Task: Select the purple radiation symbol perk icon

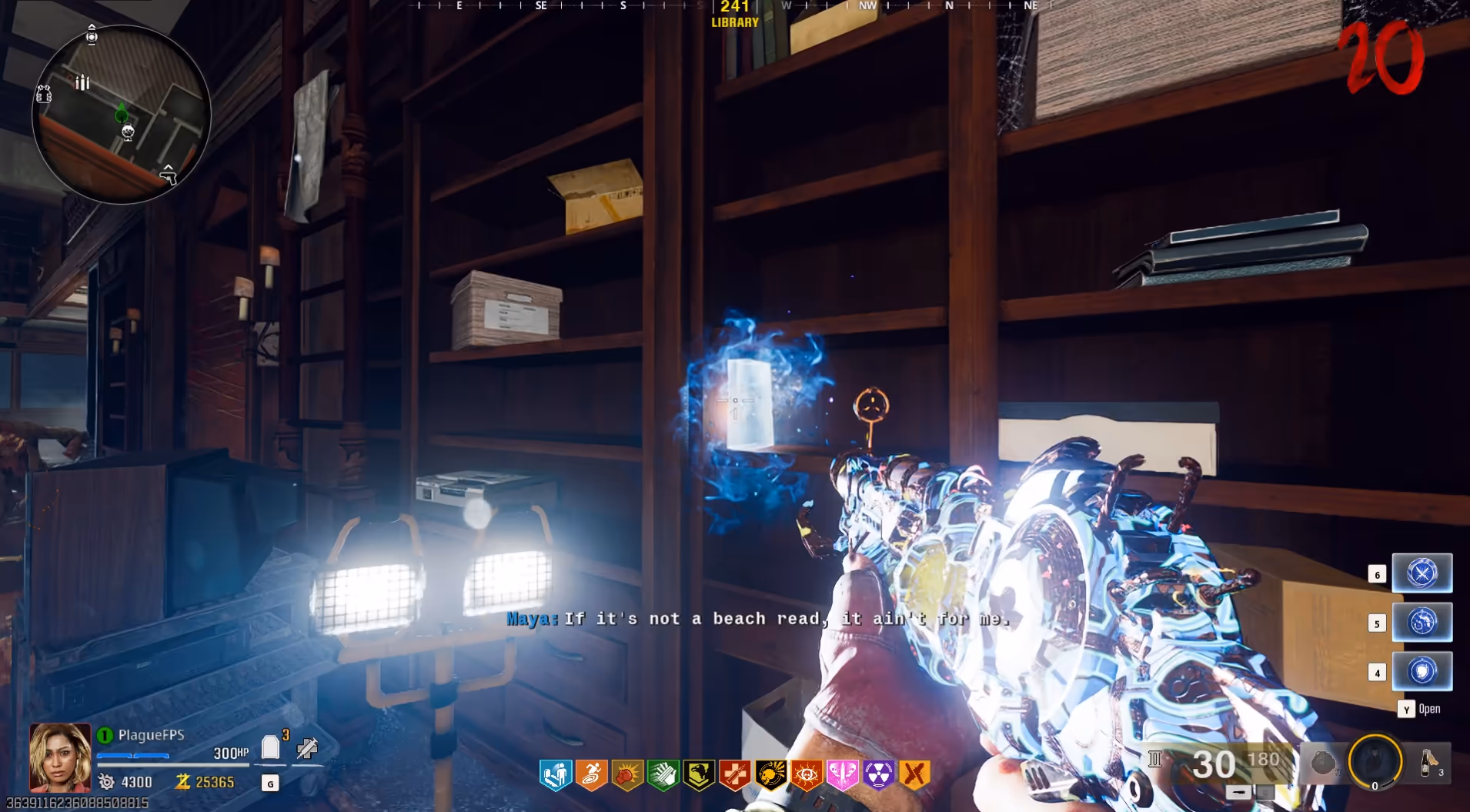Action: (878, 775)
